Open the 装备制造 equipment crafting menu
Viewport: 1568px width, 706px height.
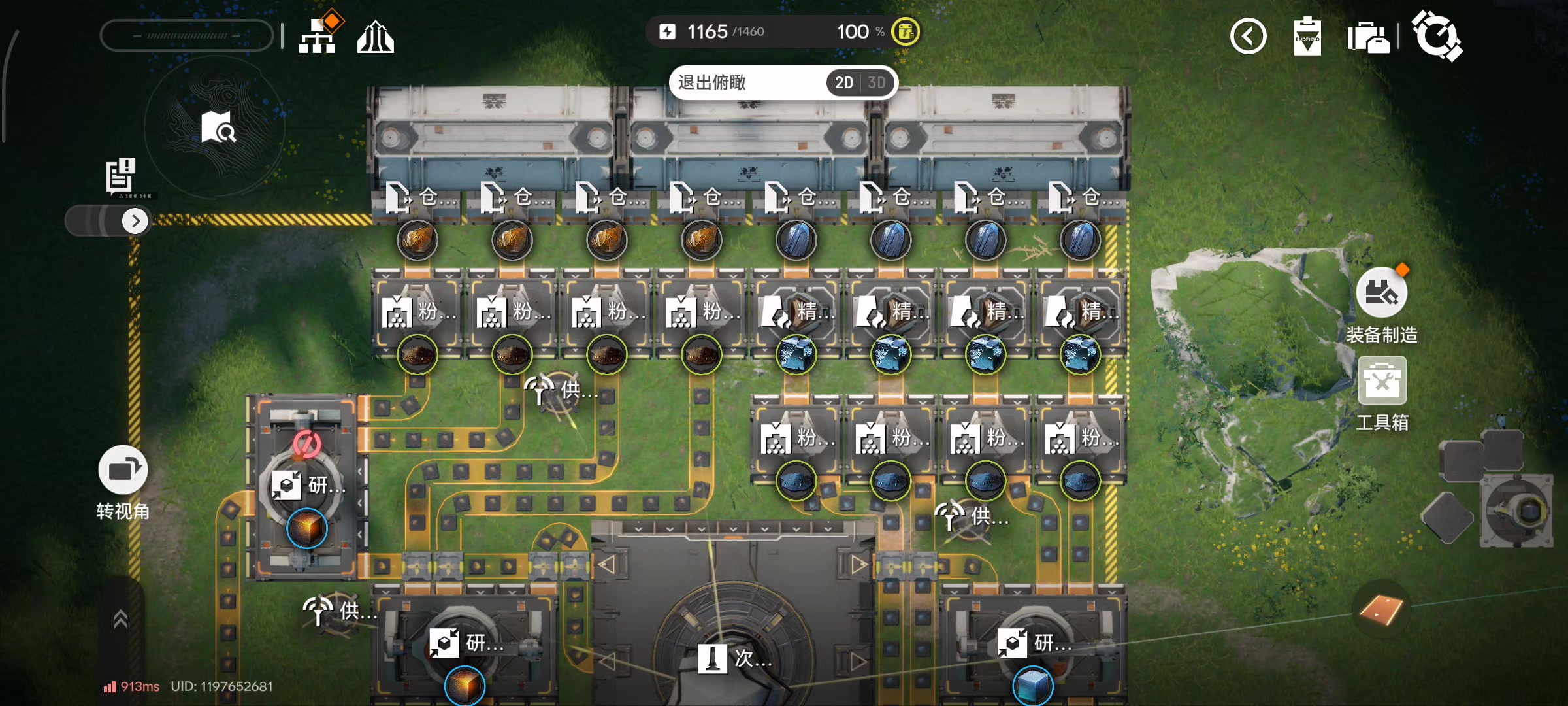tap(1381, 293)
